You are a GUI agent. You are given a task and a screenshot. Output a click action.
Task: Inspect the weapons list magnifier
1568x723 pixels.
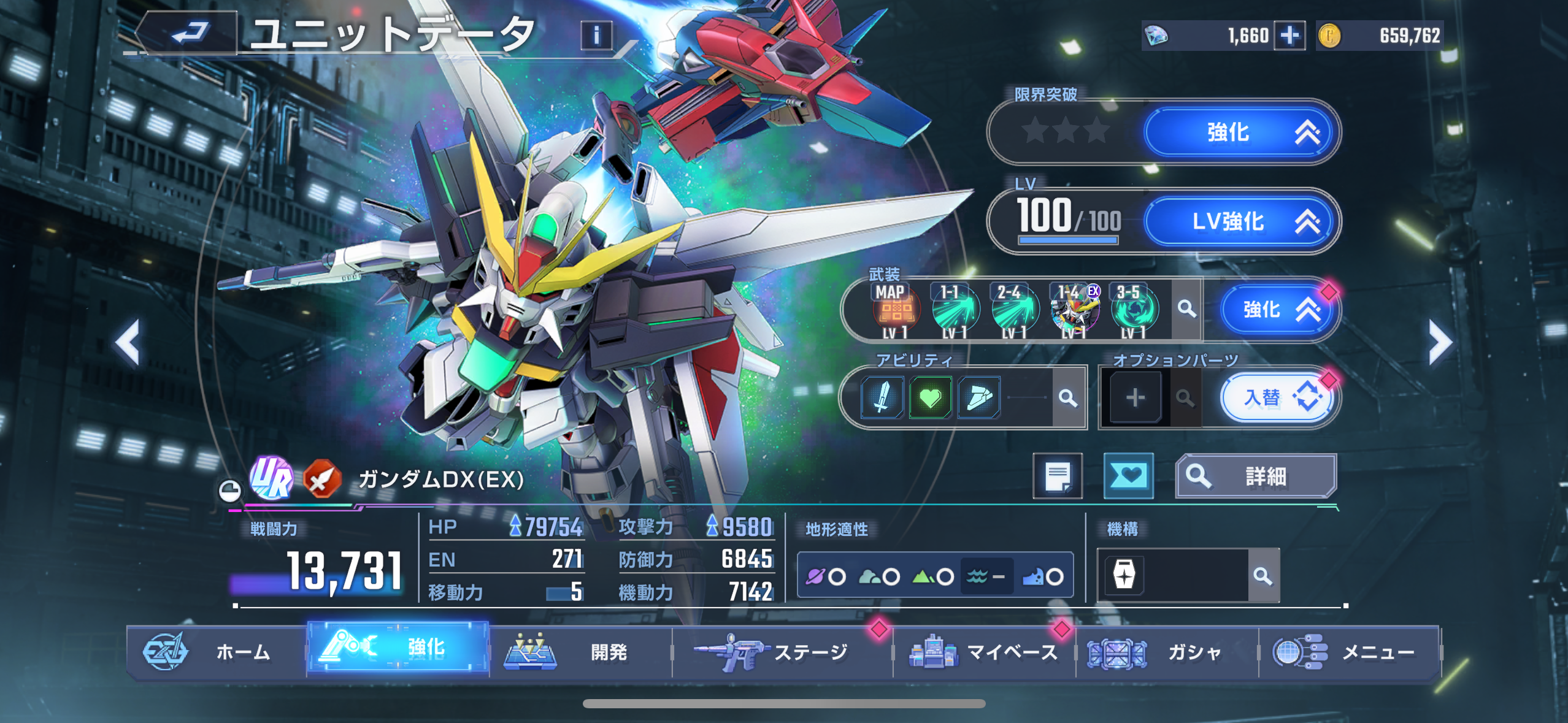pos(1186,310)
